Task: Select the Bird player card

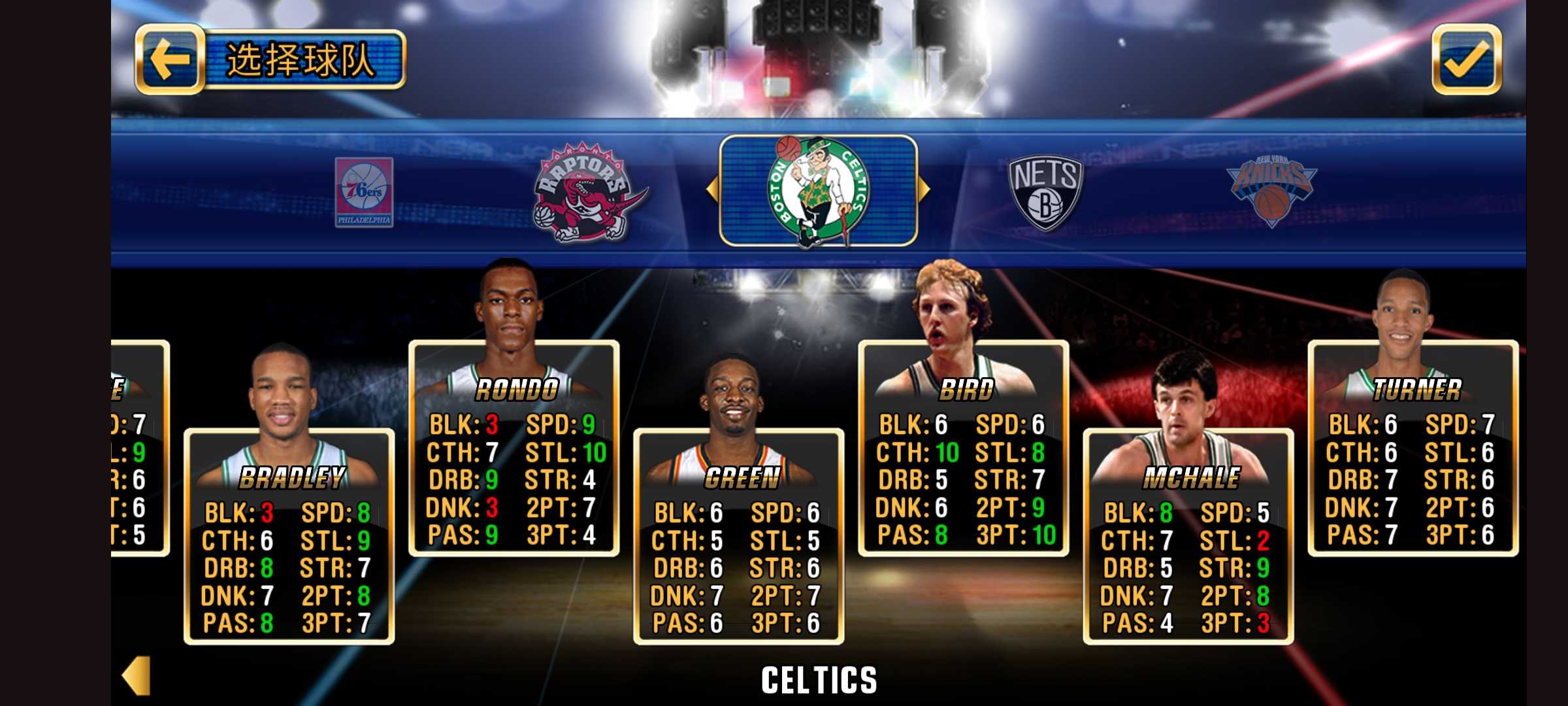Action: 963,448
